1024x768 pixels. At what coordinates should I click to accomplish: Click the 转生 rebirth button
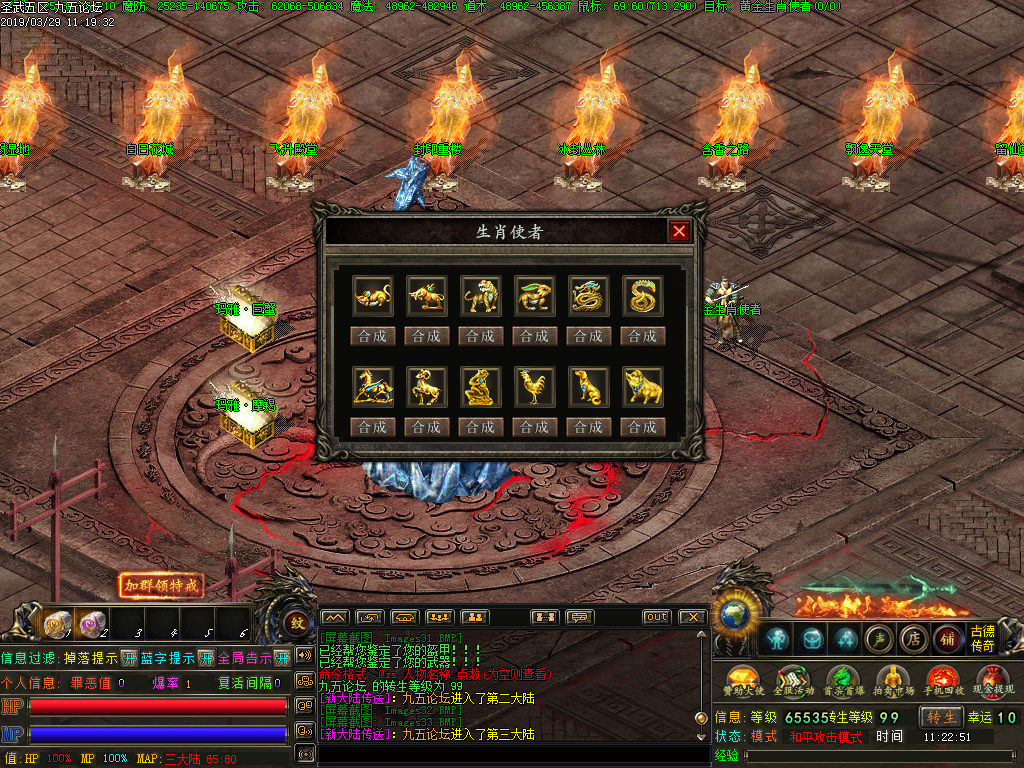coord(941,717)
